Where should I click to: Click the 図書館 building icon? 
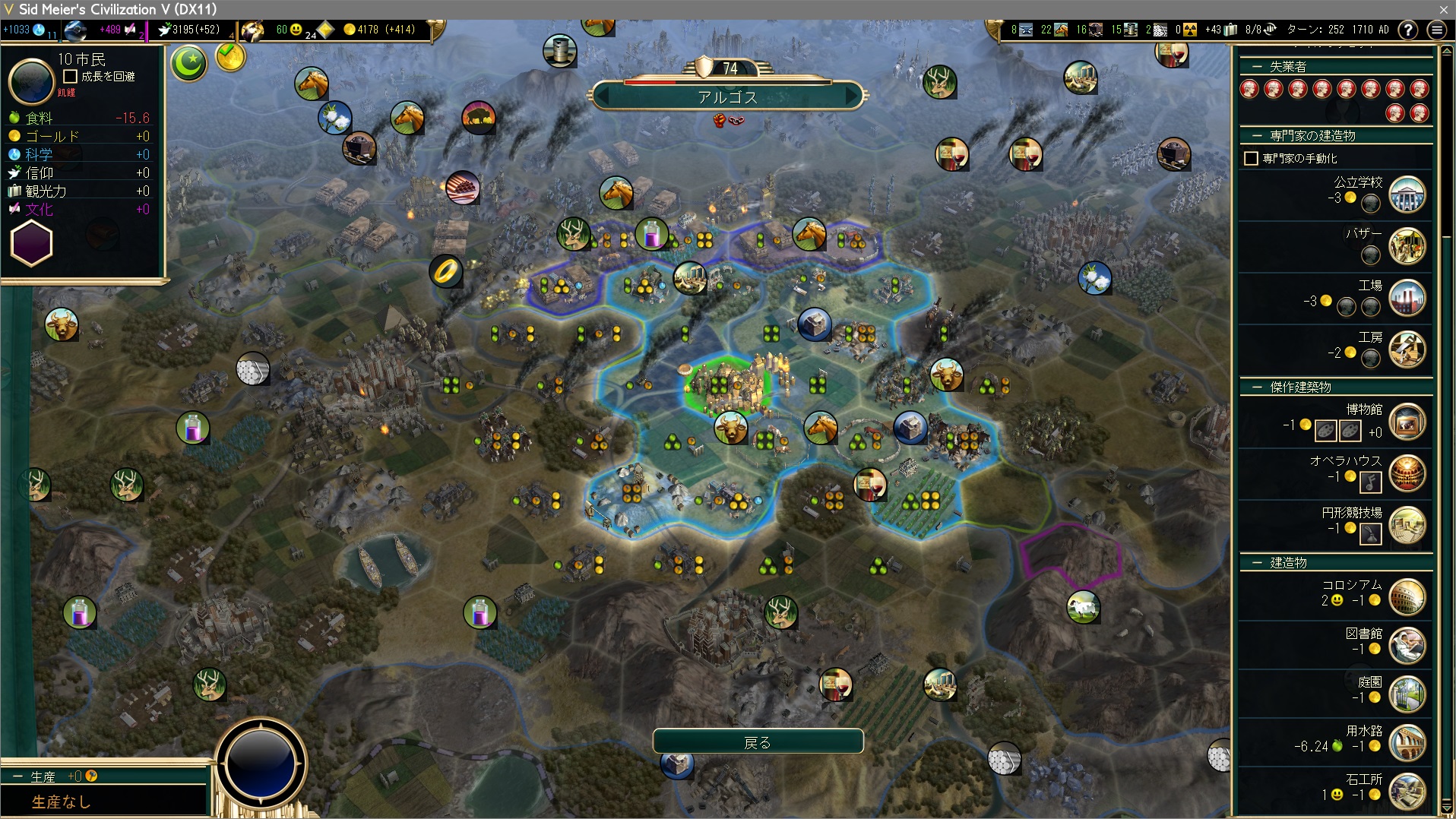[1407, 646]
